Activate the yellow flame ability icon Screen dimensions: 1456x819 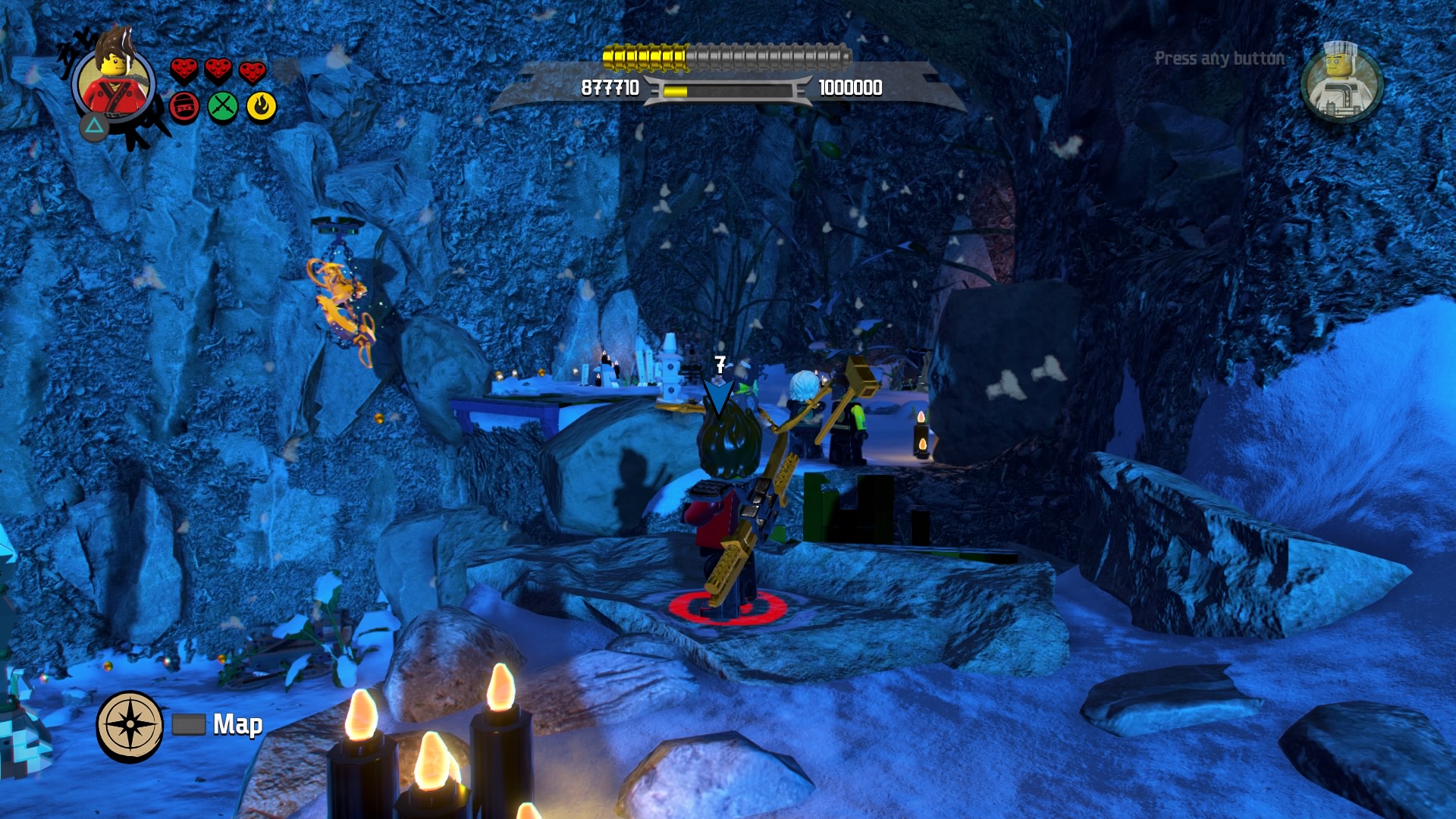pos(262,107)
